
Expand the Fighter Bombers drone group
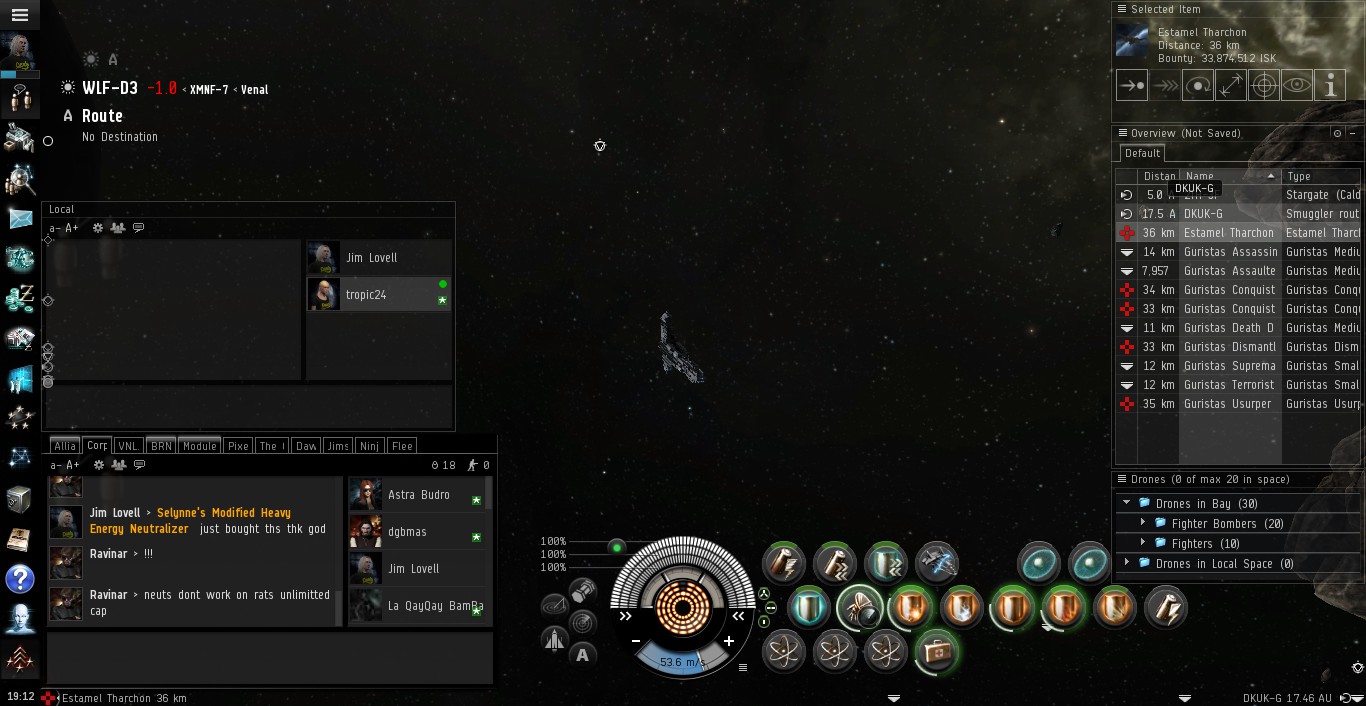[1143, 523]
